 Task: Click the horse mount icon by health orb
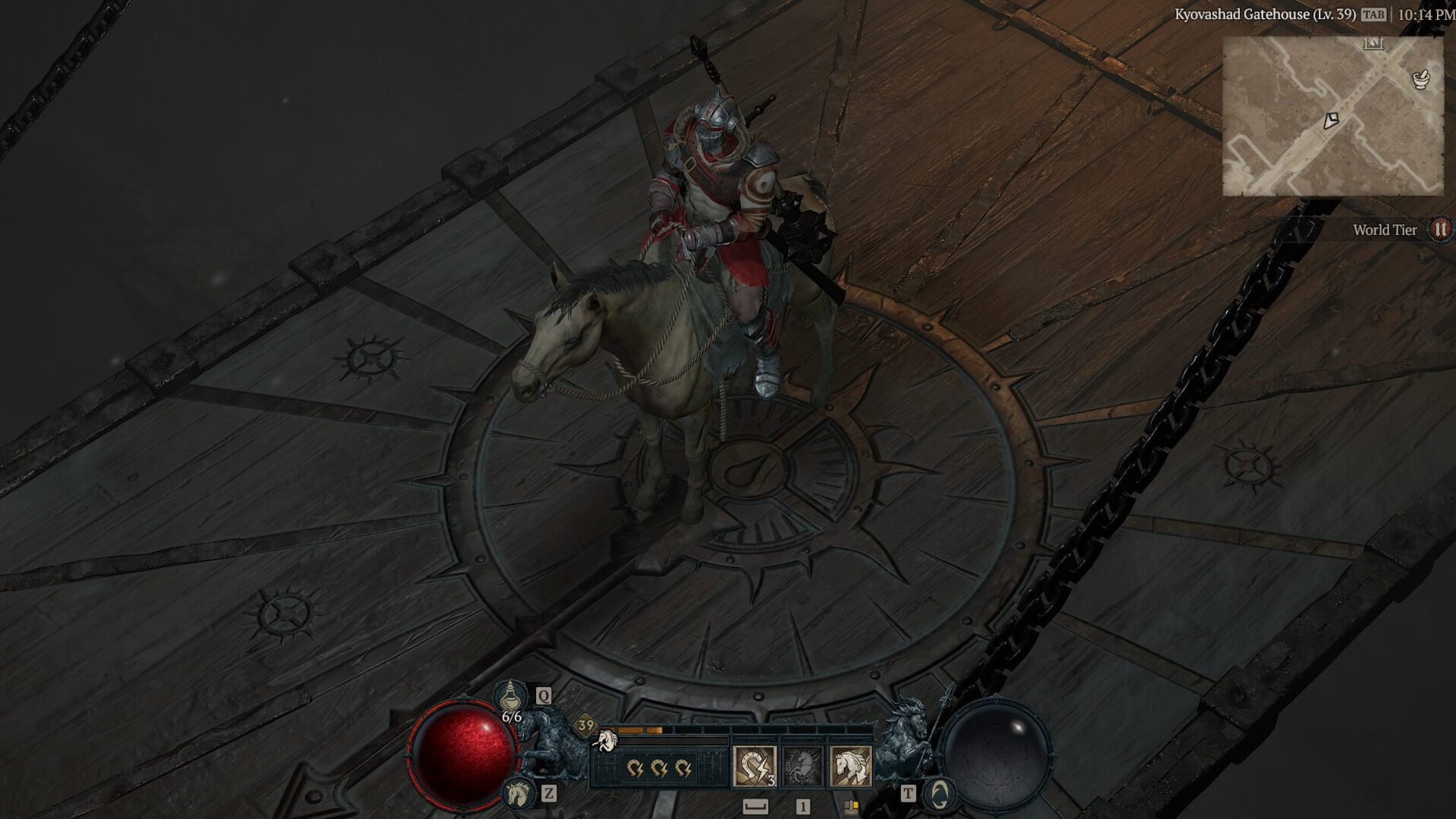(519, 793)
